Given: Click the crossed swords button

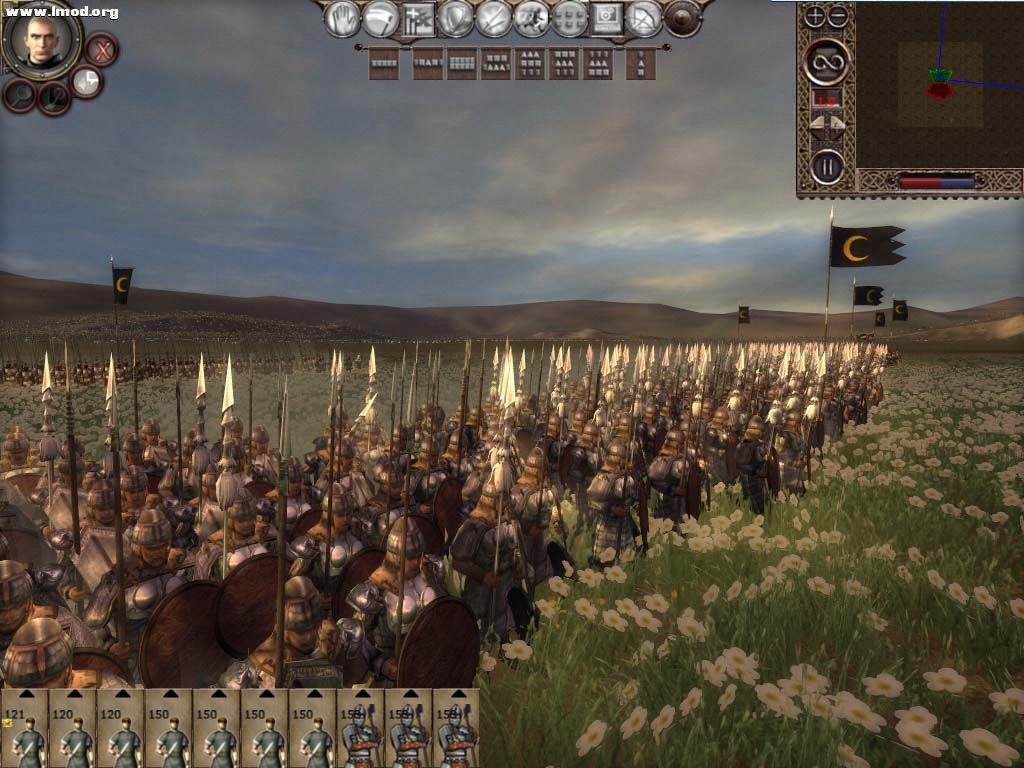Looking at the screenshot, I should click(494, 18).
